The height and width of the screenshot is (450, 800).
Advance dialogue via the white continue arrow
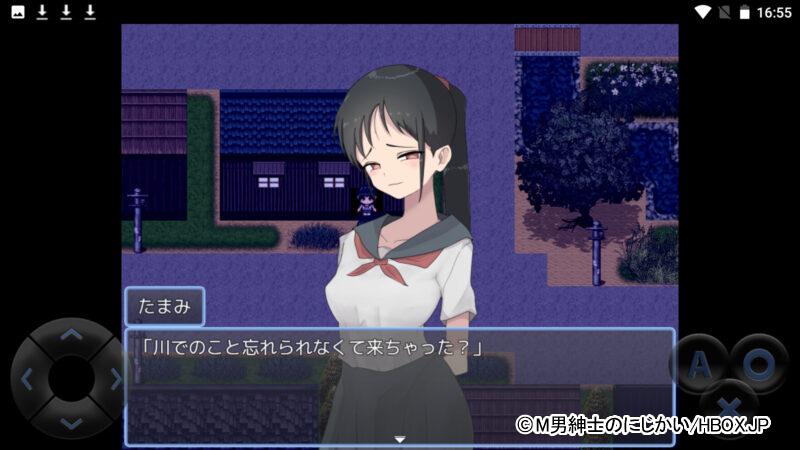click(400, 439)
